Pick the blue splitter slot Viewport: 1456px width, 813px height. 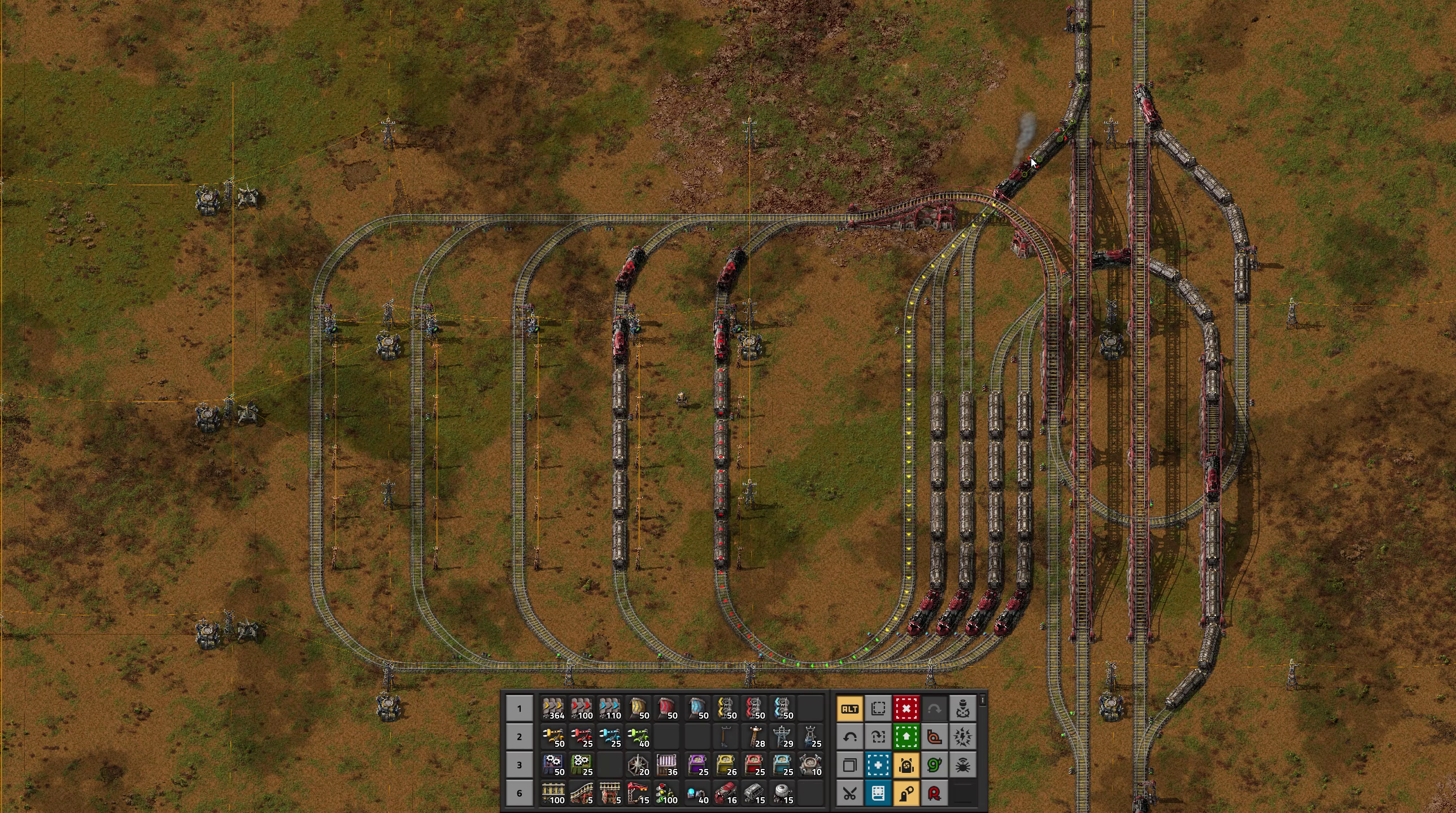(x=783, y=709)
